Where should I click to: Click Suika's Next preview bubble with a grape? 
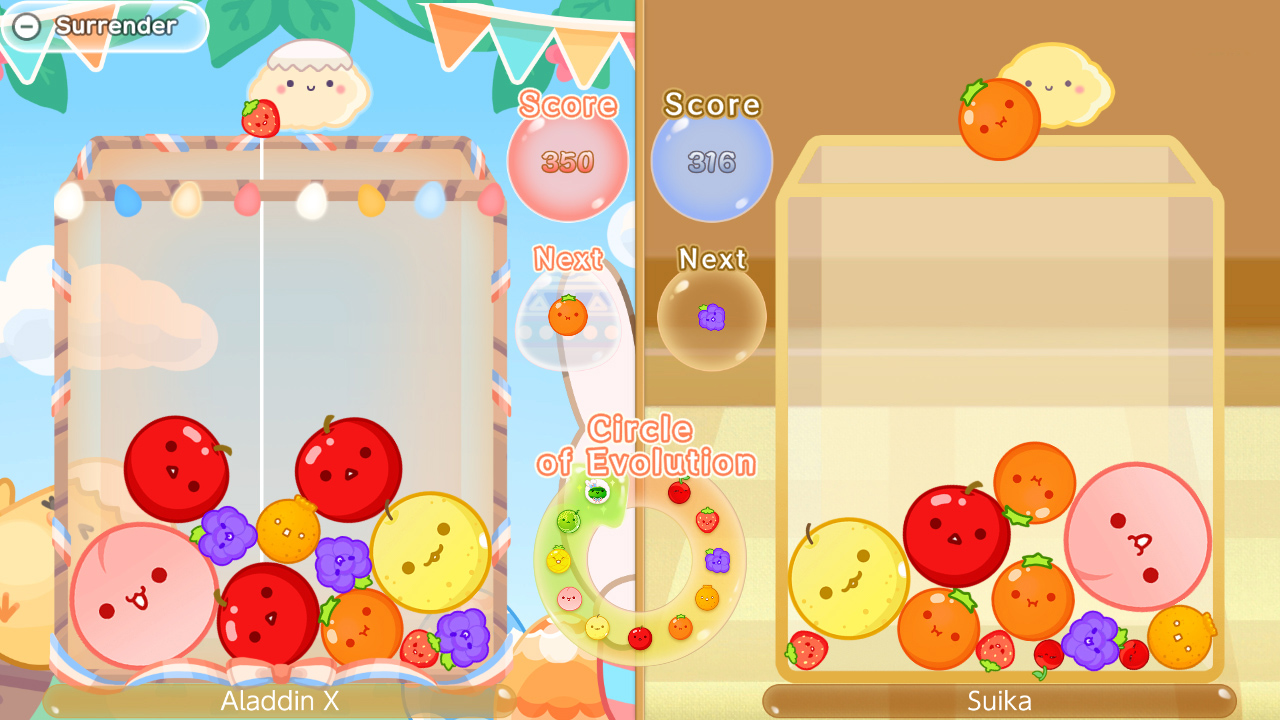[x=711, y=315]
